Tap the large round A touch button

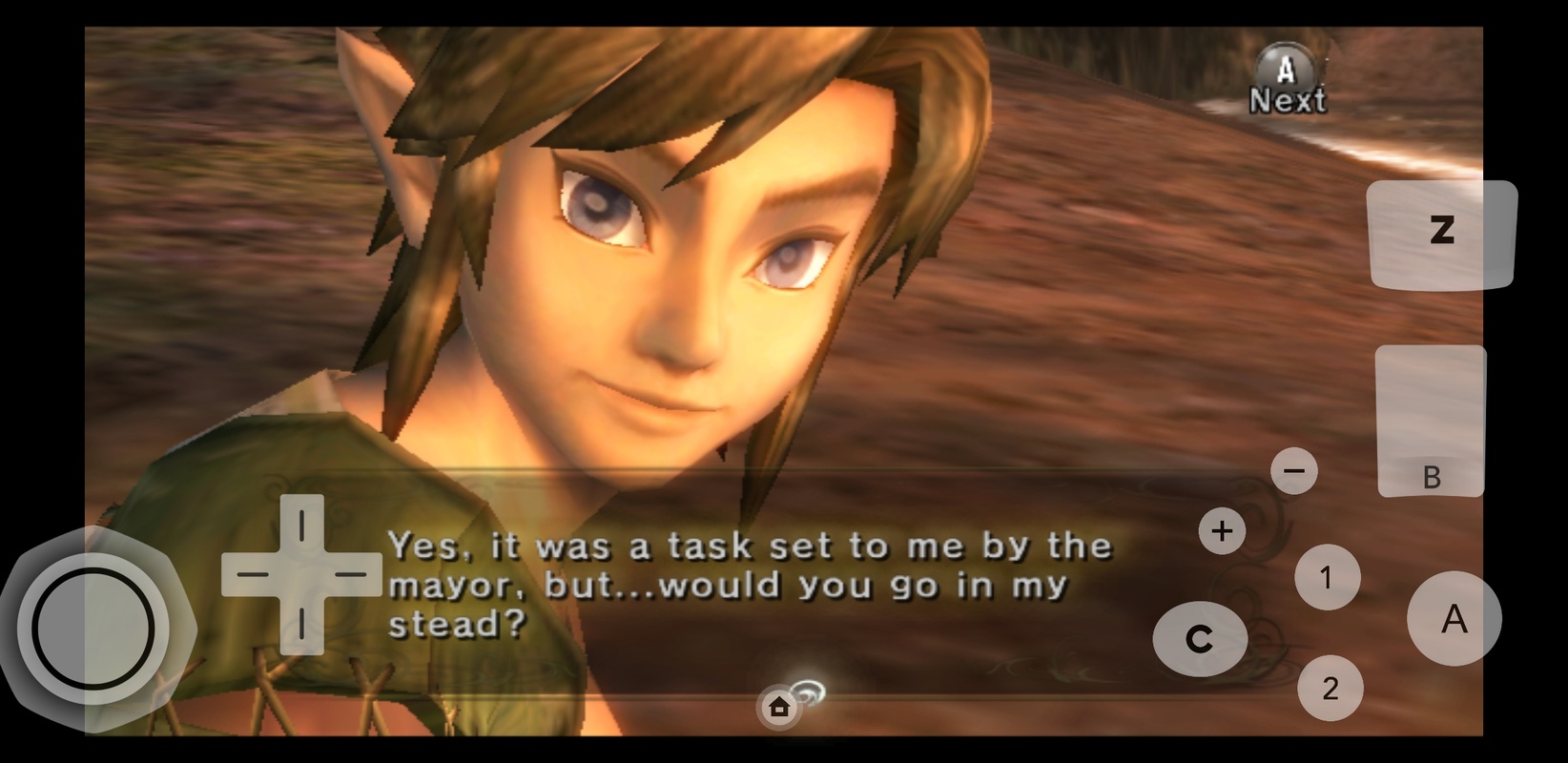1454,619
